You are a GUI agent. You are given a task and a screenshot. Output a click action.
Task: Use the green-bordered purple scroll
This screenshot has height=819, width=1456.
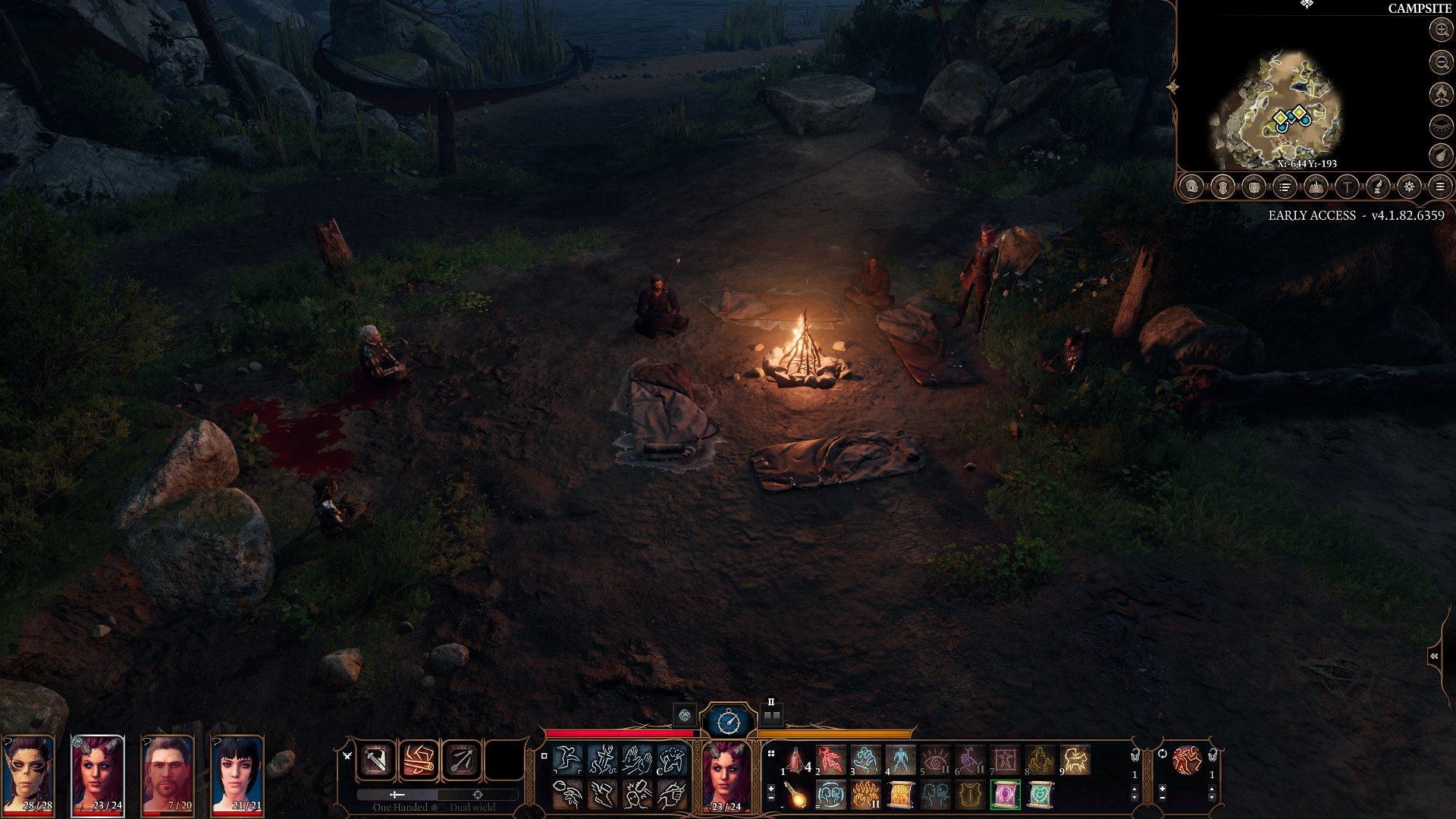tap(1006, 795)
